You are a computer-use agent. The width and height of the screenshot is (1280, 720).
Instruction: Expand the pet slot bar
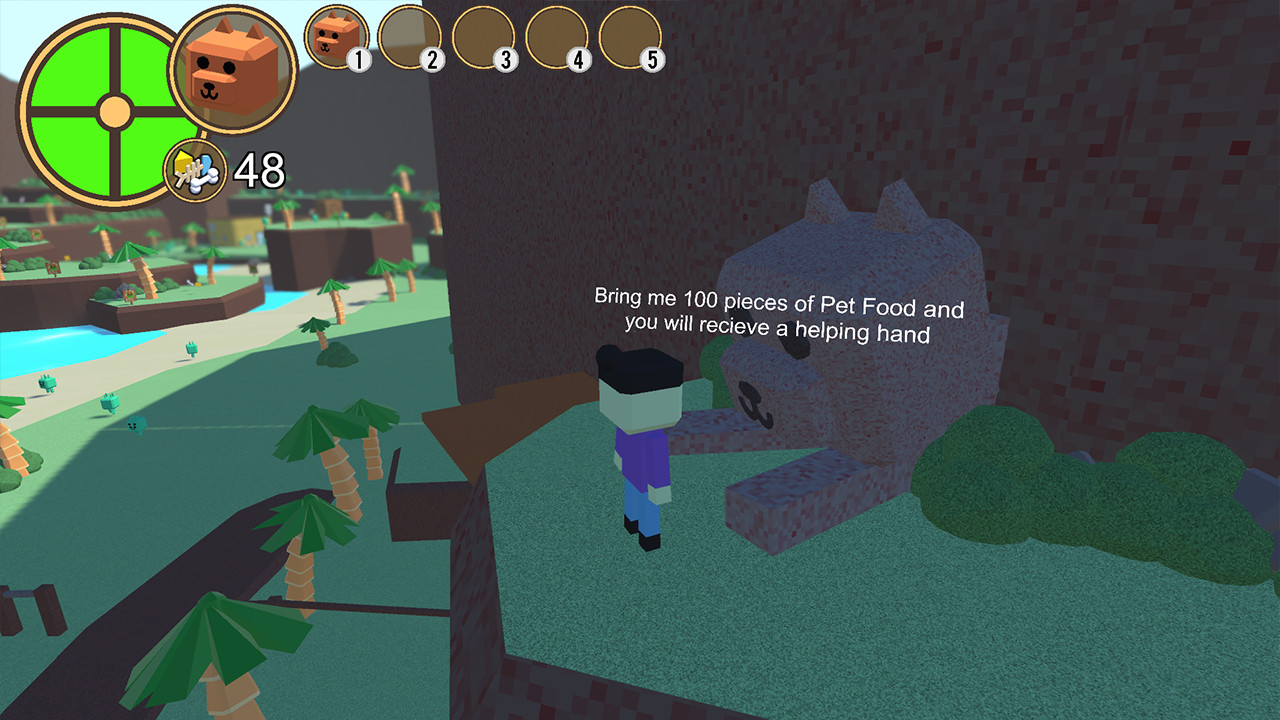point(483,38)
